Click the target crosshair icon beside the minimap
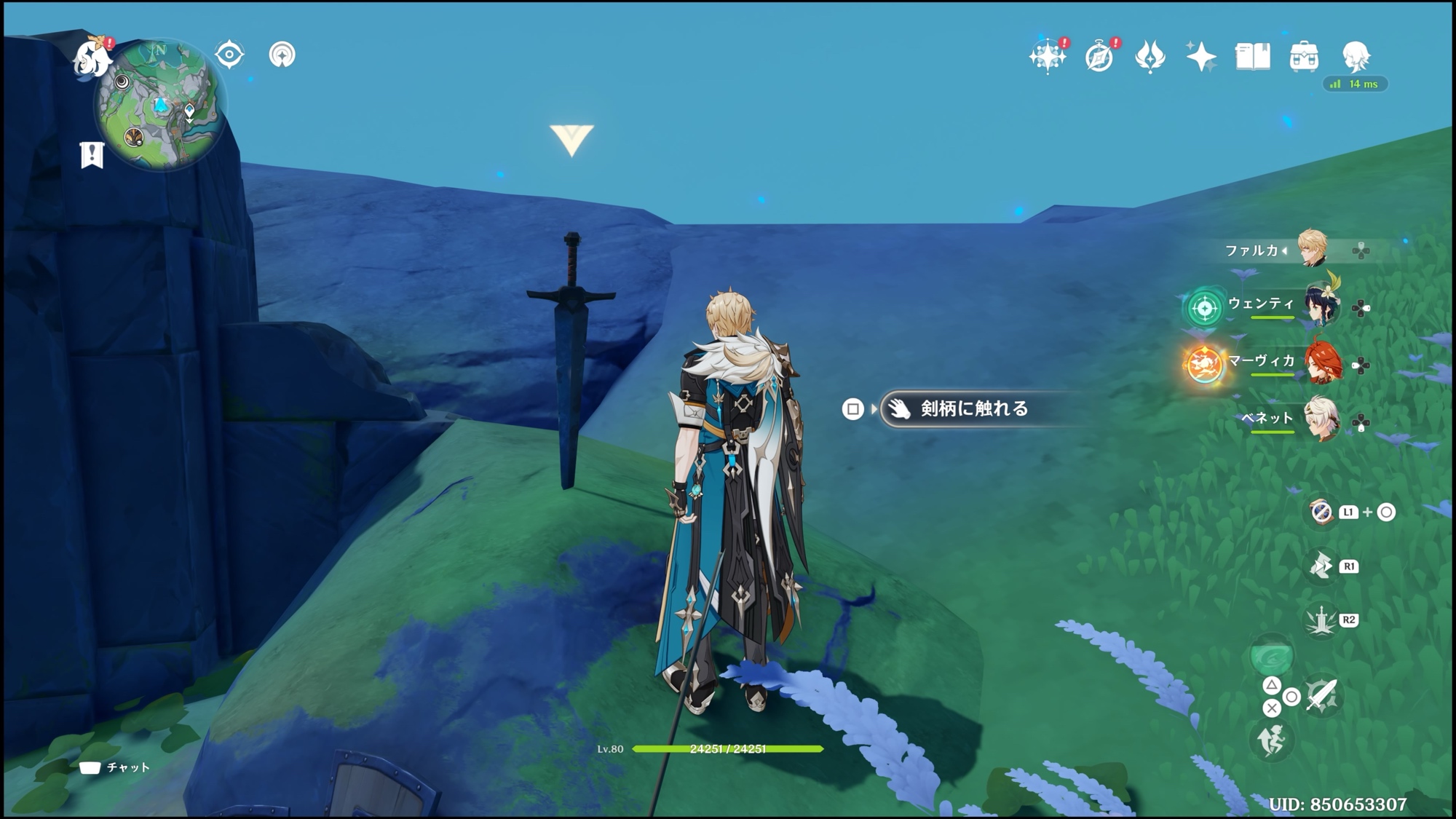The image size is (1456, 819). 229,55
